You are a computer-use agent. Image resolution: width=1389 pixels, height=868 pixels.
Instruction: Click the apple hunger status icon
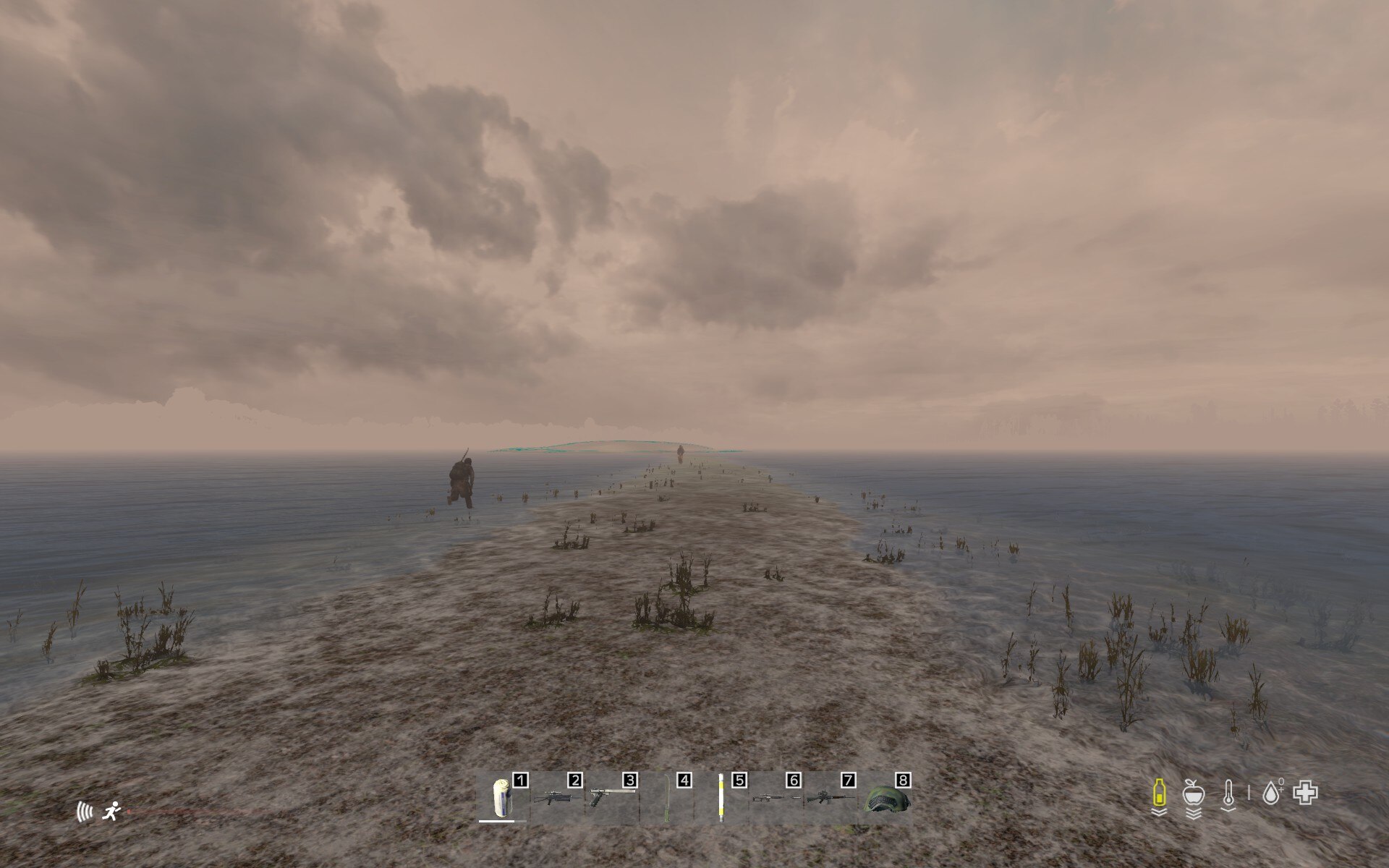tap(1193, 793)
